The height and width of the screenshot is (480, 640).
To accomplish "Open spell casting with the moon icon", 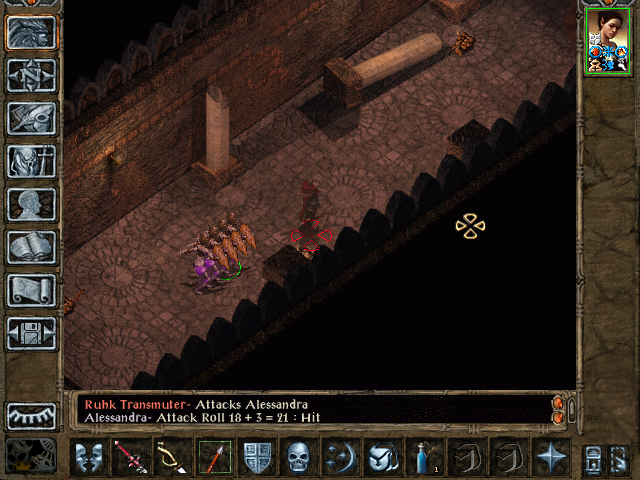I will (x=339, y=457).
